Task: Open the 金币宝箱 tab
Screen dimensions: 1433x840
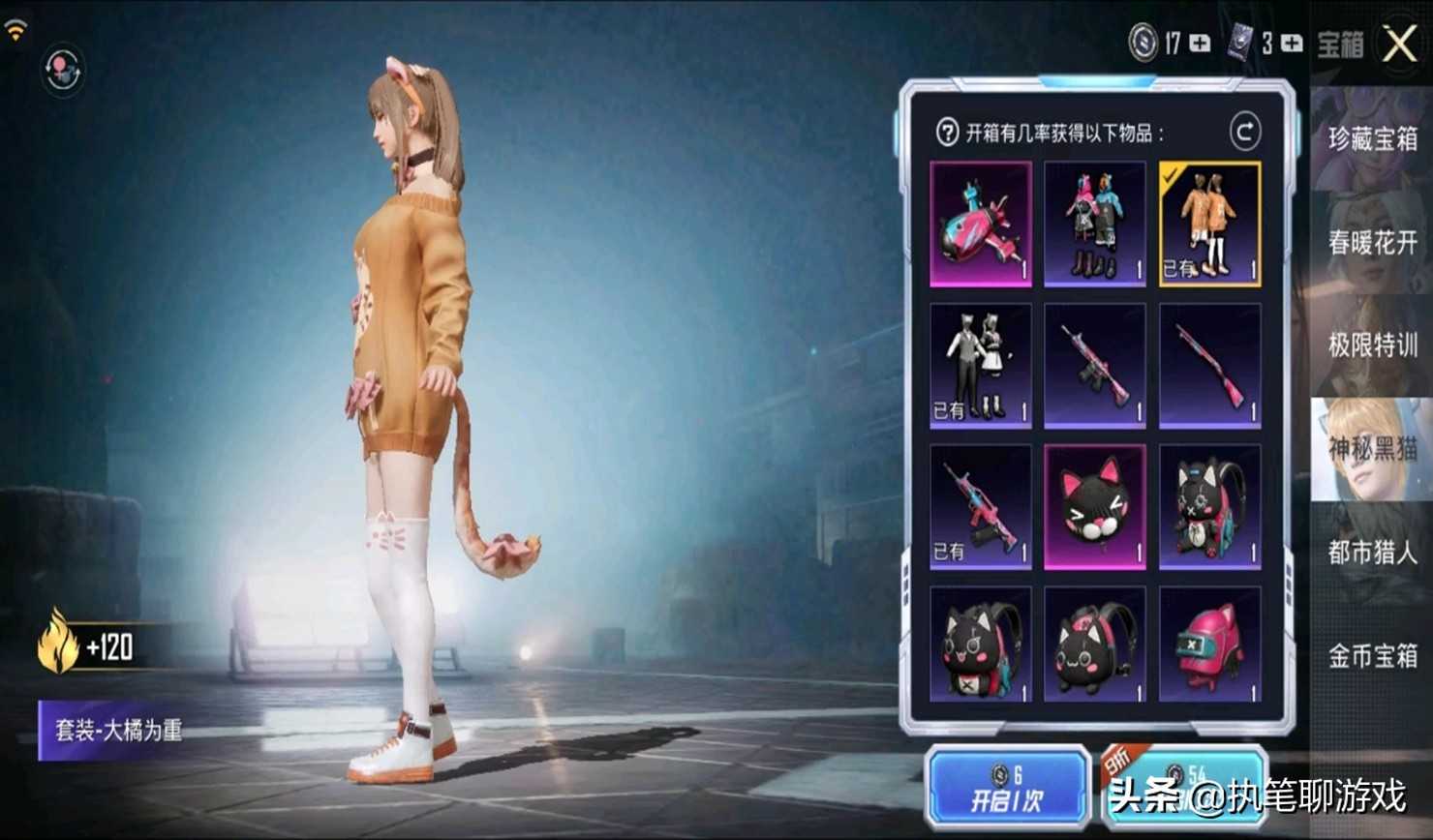Action: [x=1372, y=656]
